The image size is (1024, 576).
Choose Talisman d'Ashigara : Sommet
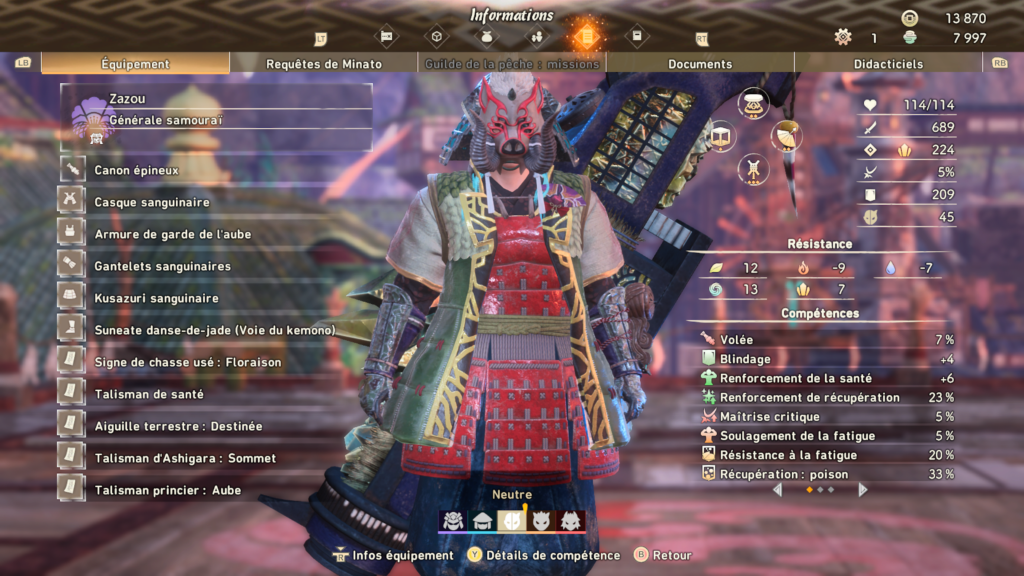click(x=185, y=458)
